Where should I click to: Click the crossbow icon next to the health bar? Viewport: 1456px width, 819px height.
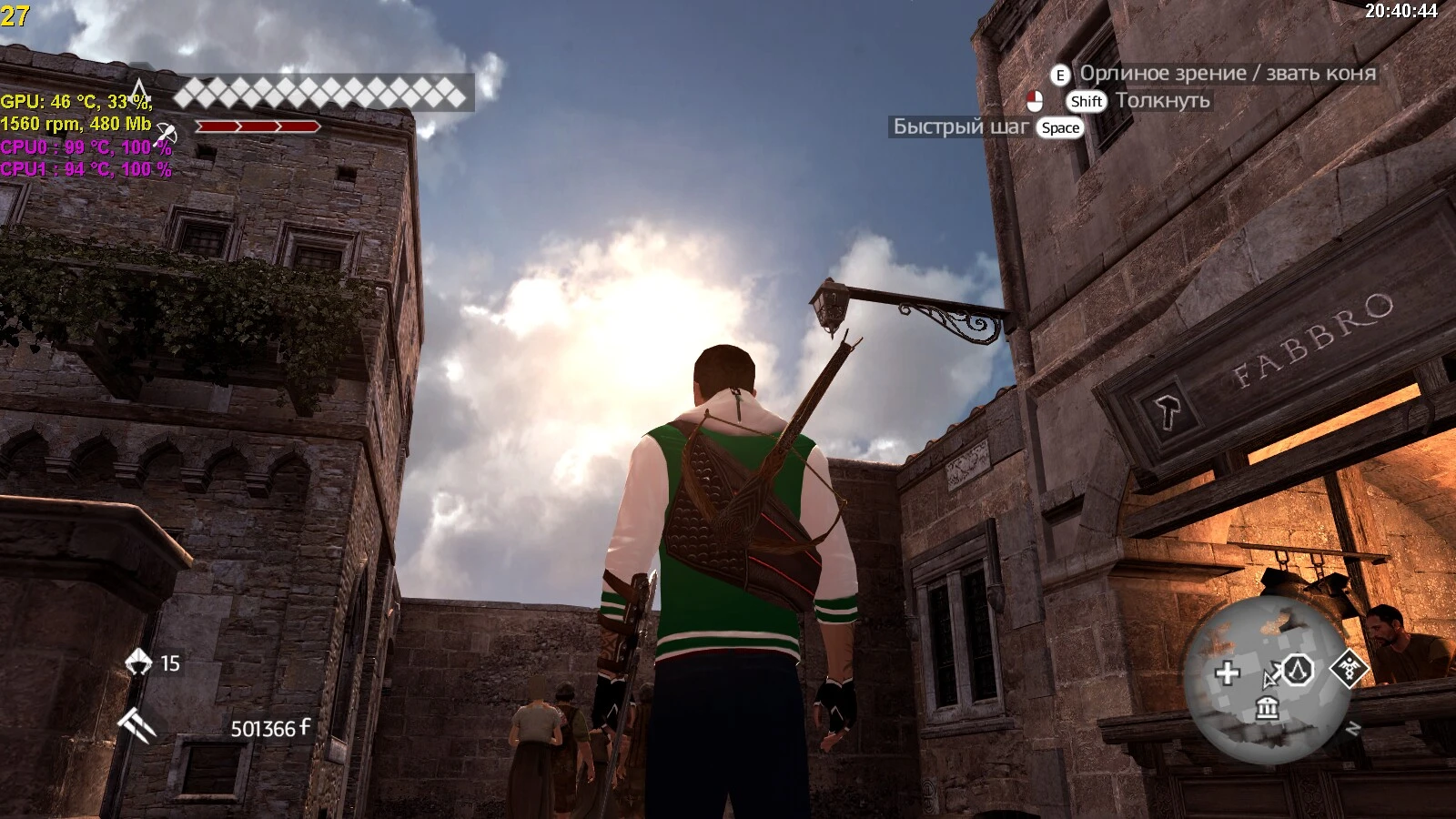167,135
